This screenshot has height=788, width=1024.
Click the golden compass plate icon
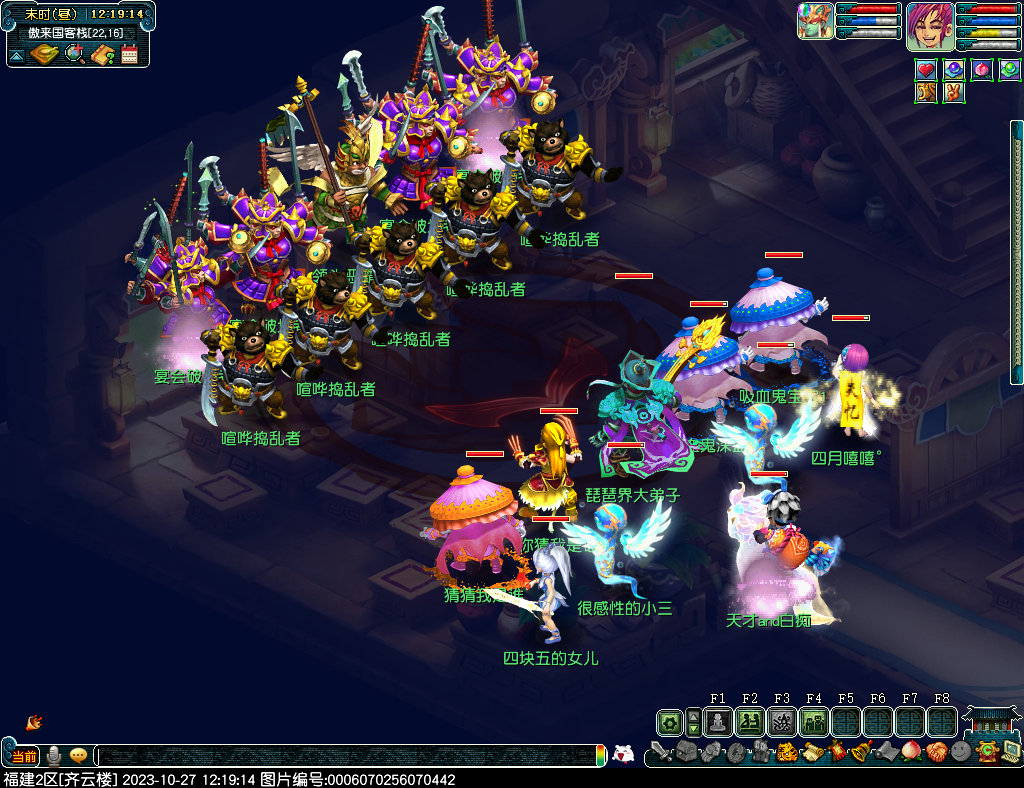pos(44,54)
